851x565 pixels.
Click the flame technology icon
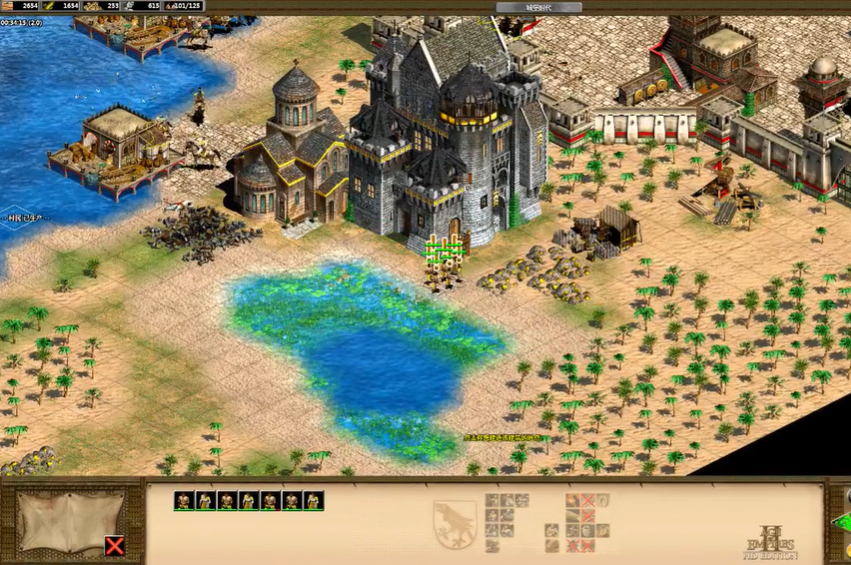(x=572, y=500)
